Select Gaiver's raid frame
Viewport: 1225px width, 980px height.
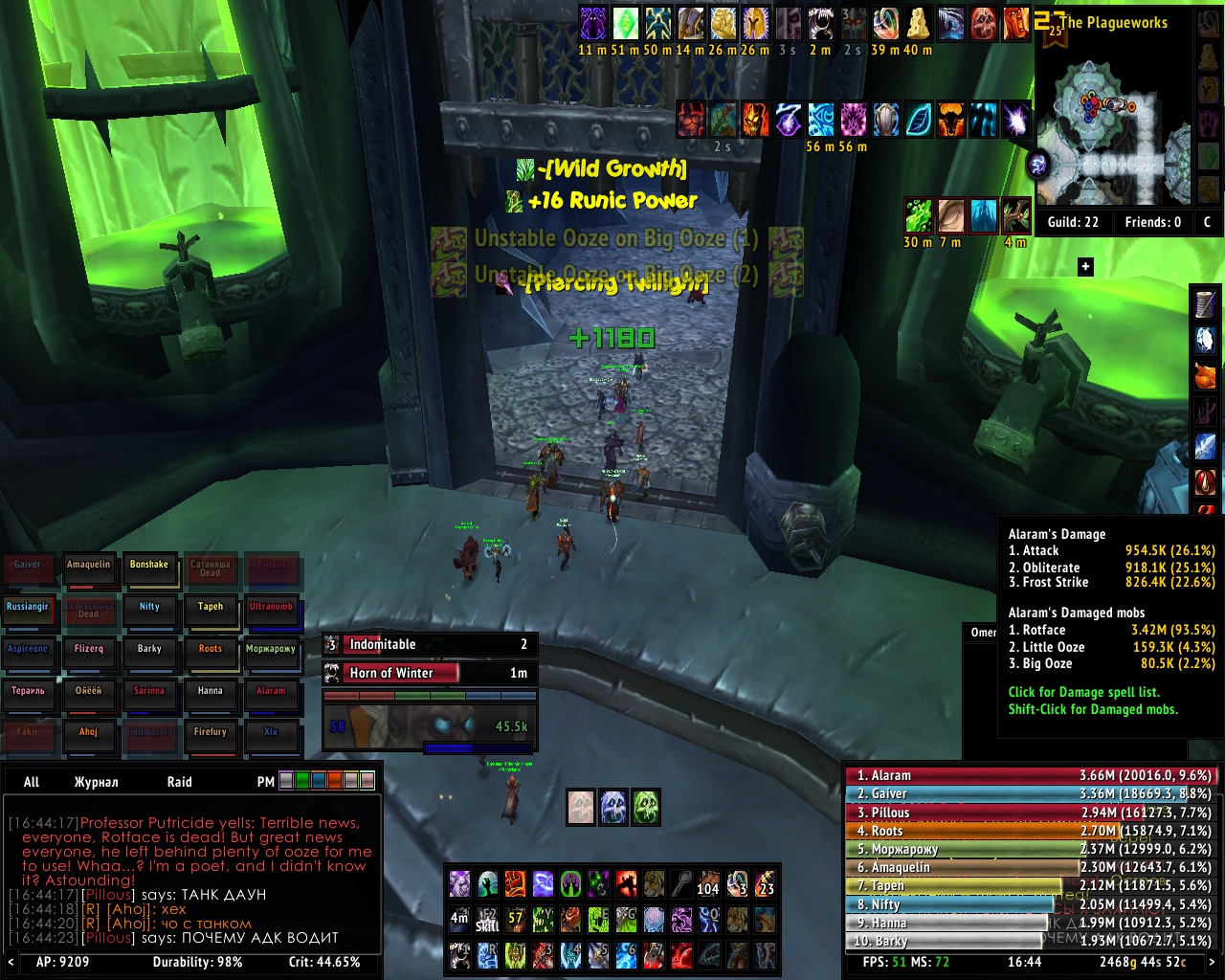click(28, 570)
